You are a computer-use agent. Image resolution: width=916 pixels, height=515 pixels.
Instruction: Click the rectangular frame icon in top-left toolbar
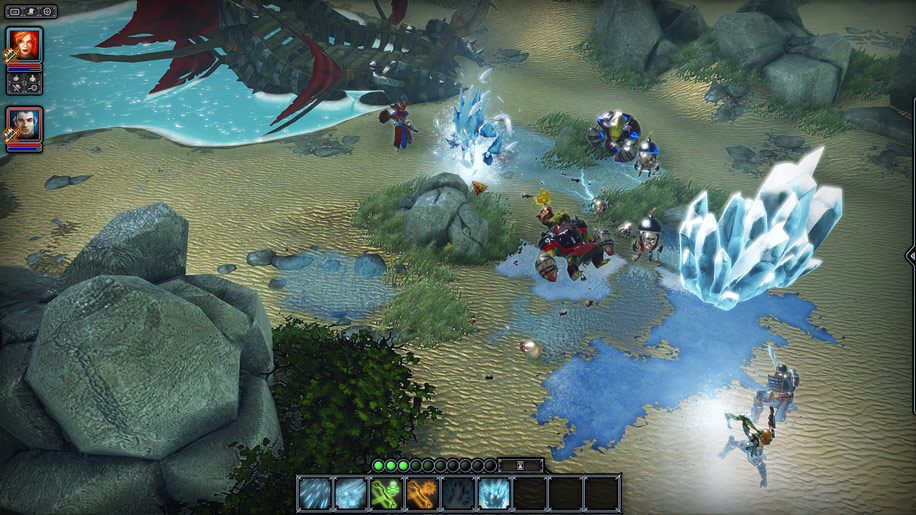16,11
